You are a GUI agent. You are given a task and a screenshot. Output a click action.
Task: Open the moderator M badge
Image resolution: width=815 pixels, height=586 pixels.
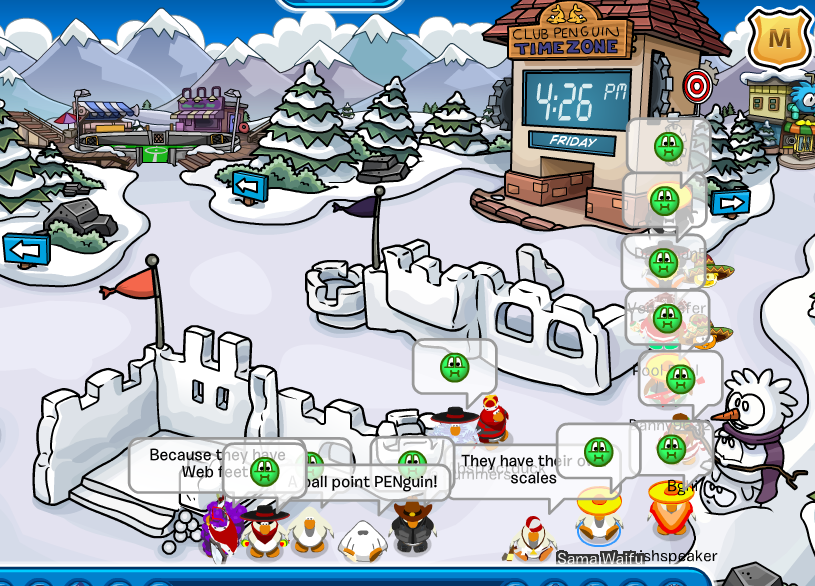click(779, 39)
